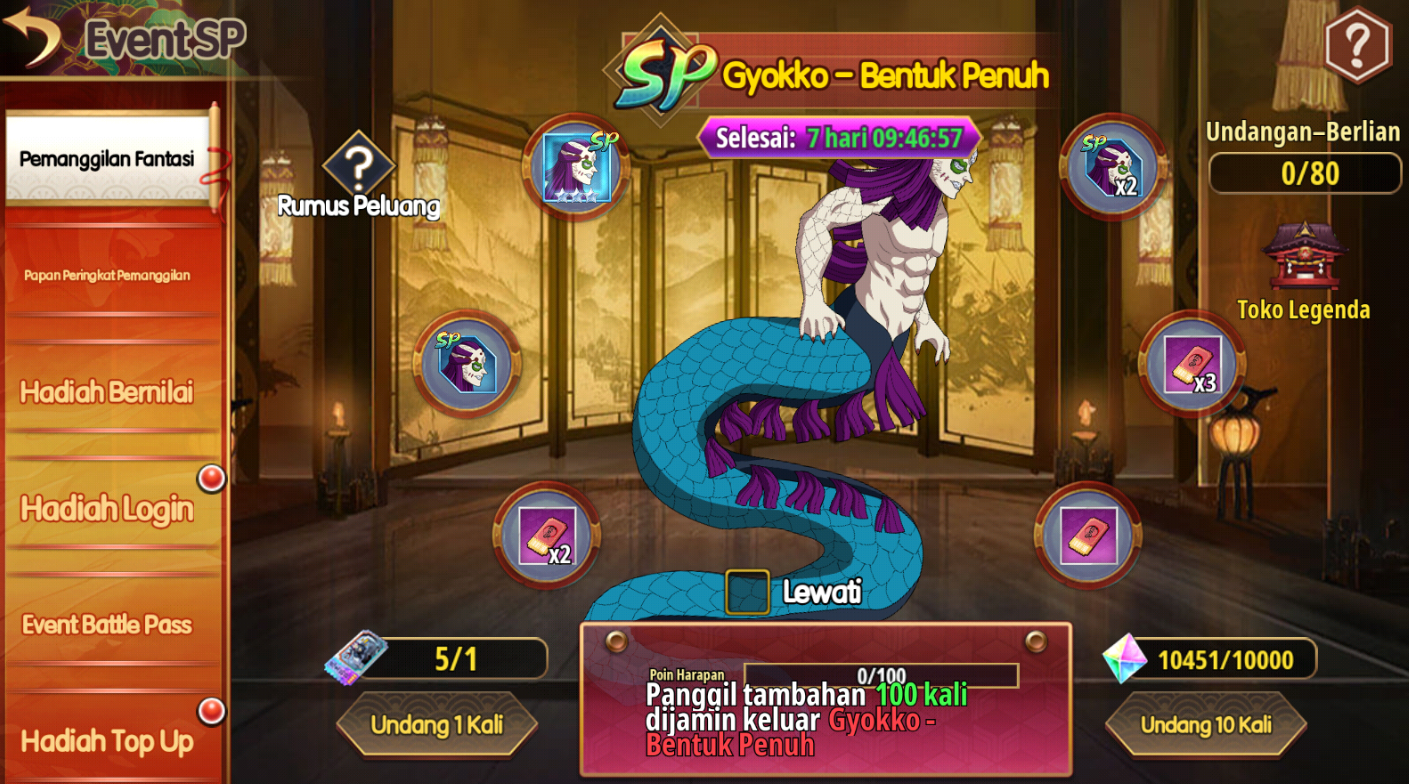Viewport: 1409px width, 784px height.
Task: View the SP Gyokko hero card reward
Action: coord(574,167)
